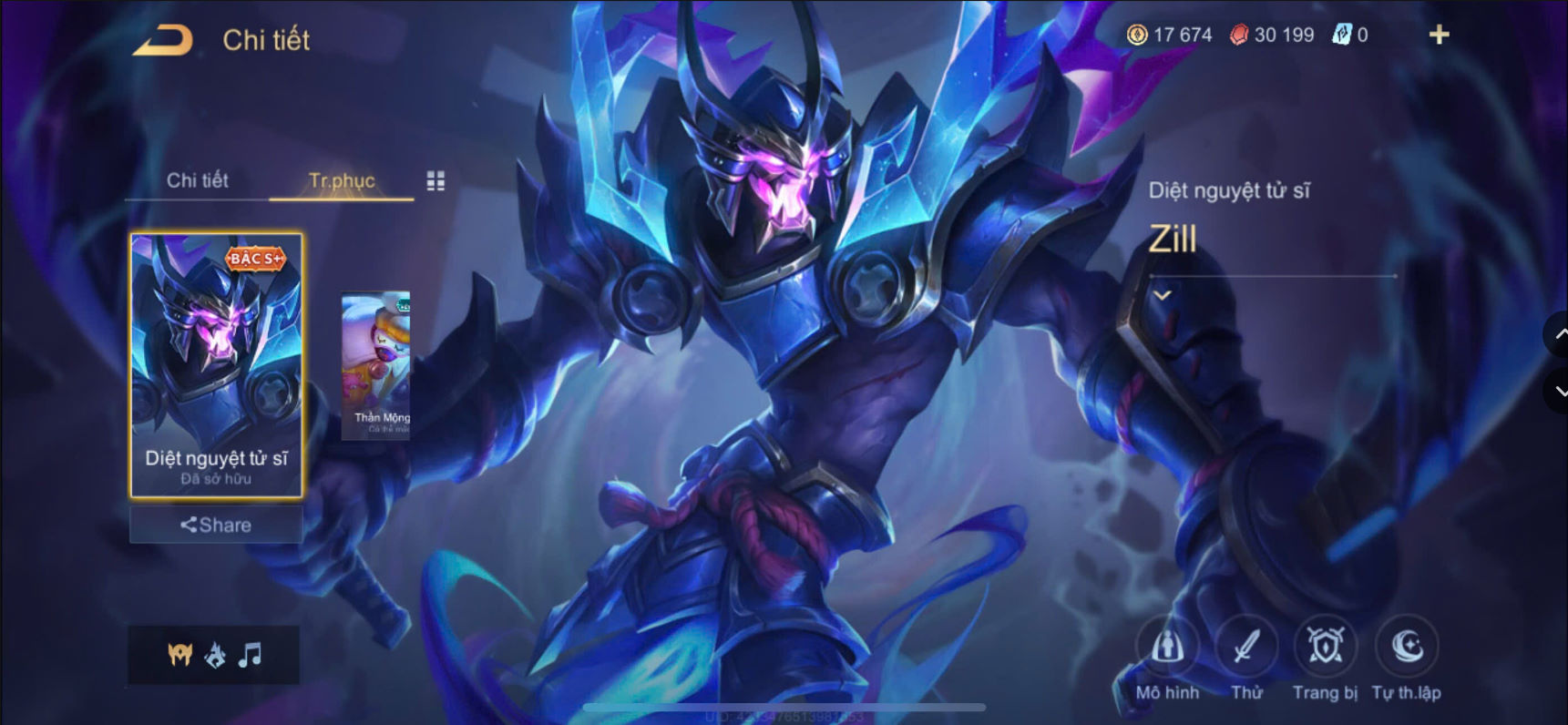The height and width of the screenshot is (725, 1568).
Task: Toggle the skill effect preview icon
Action: [214, 655]
